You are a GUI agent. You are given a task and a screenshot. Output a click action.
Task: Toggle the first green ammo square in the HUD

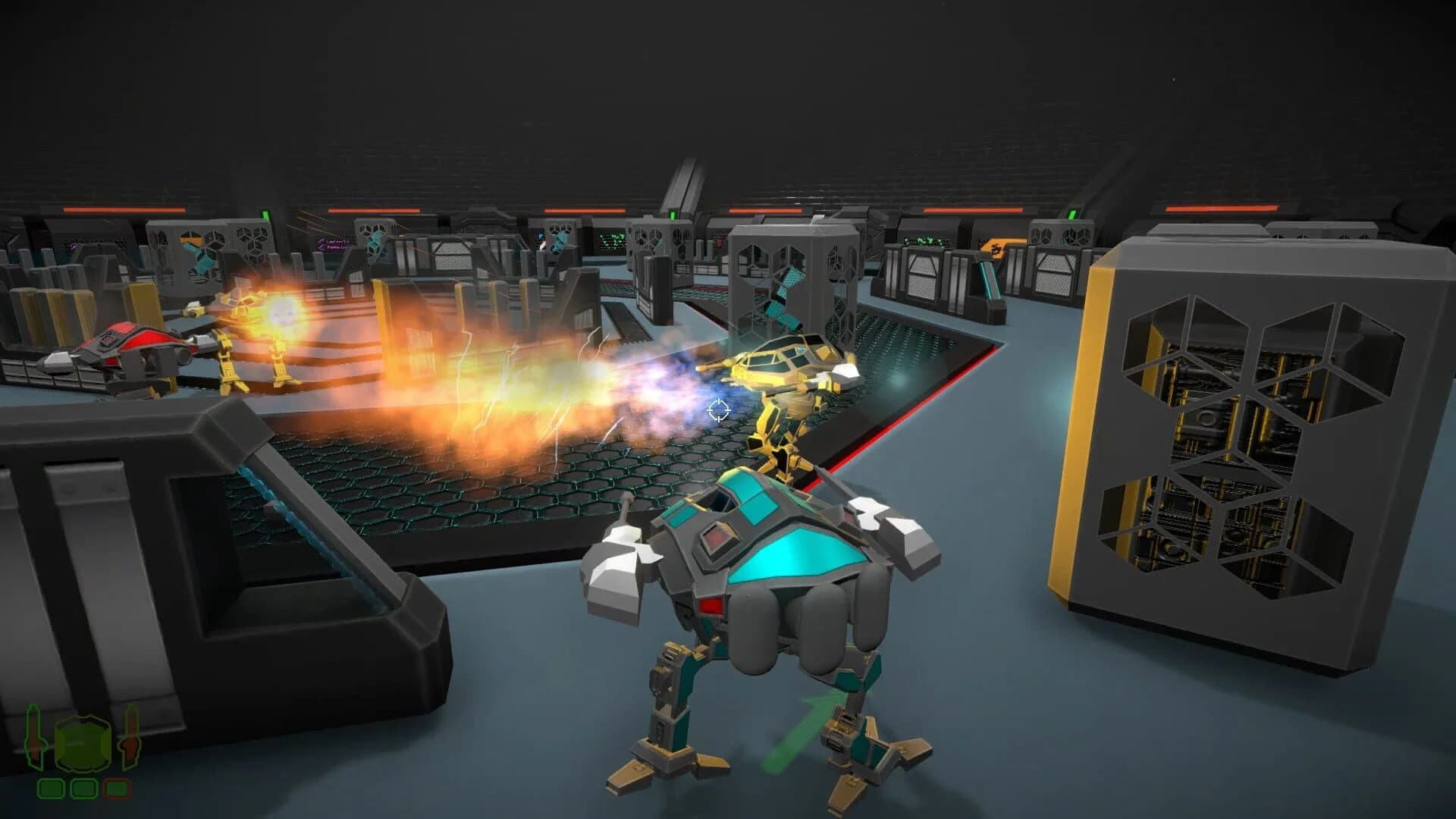pyautogui.click(x=51, y=787)
